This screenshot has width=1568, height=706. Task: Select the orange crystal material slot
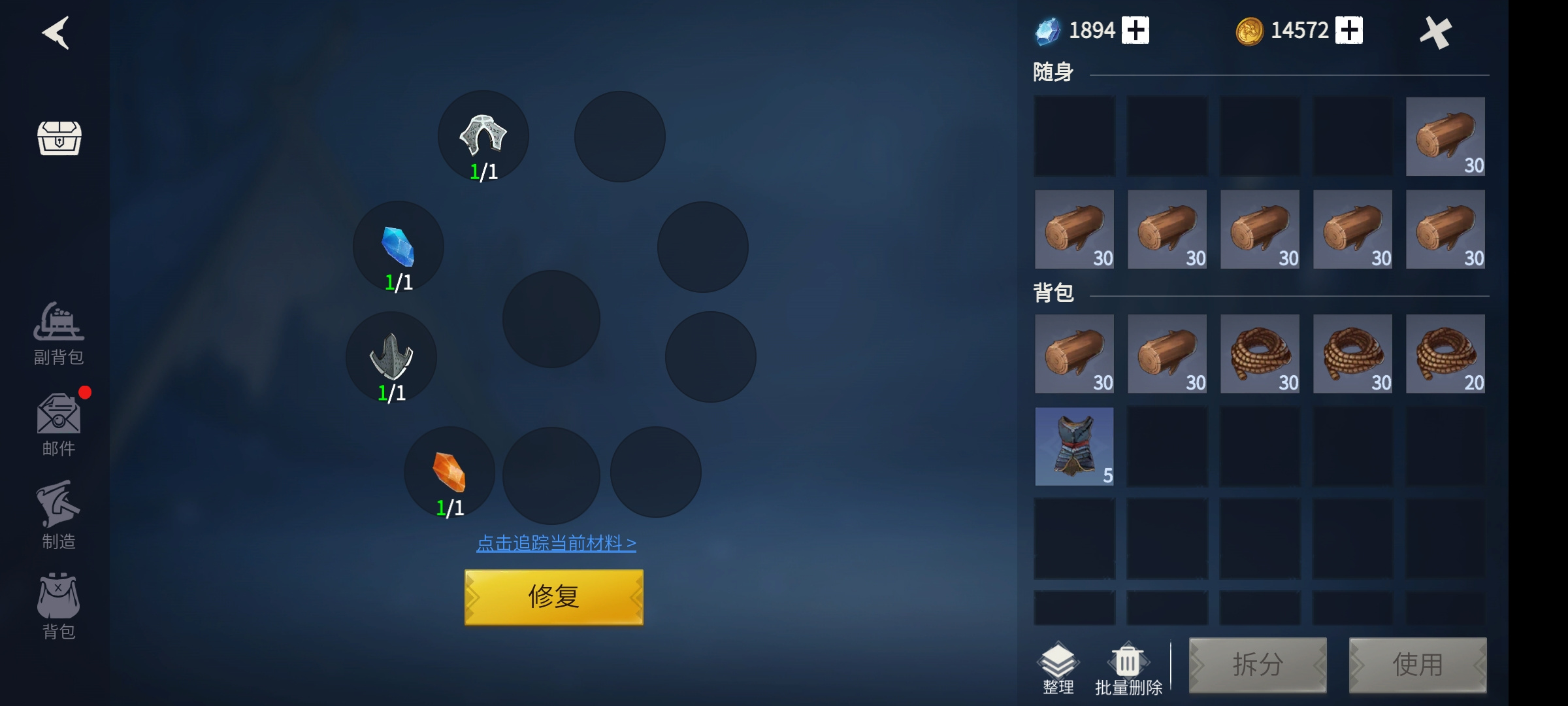(449, 472)
